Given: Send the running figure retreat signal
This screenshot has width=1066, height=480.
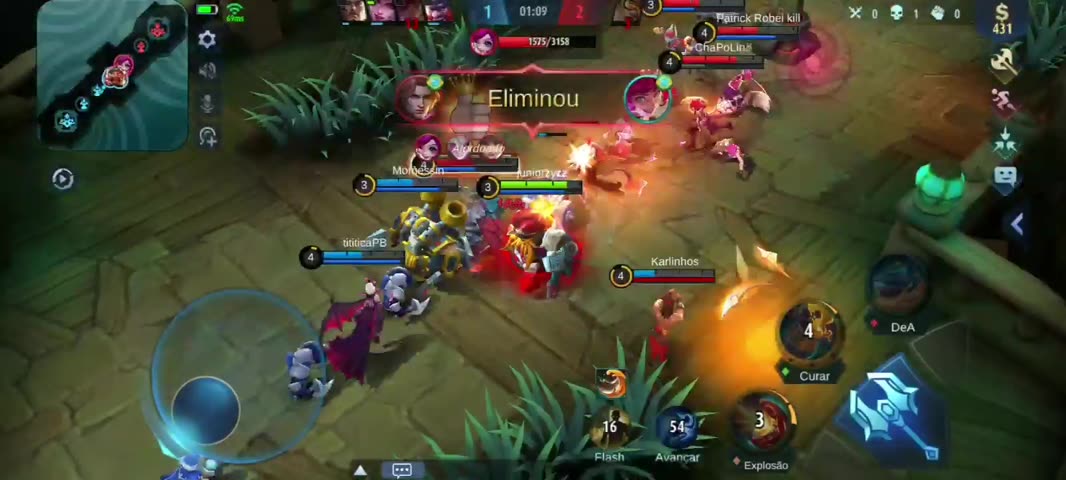Looking at the screenshot, I should pos(1004,101).
